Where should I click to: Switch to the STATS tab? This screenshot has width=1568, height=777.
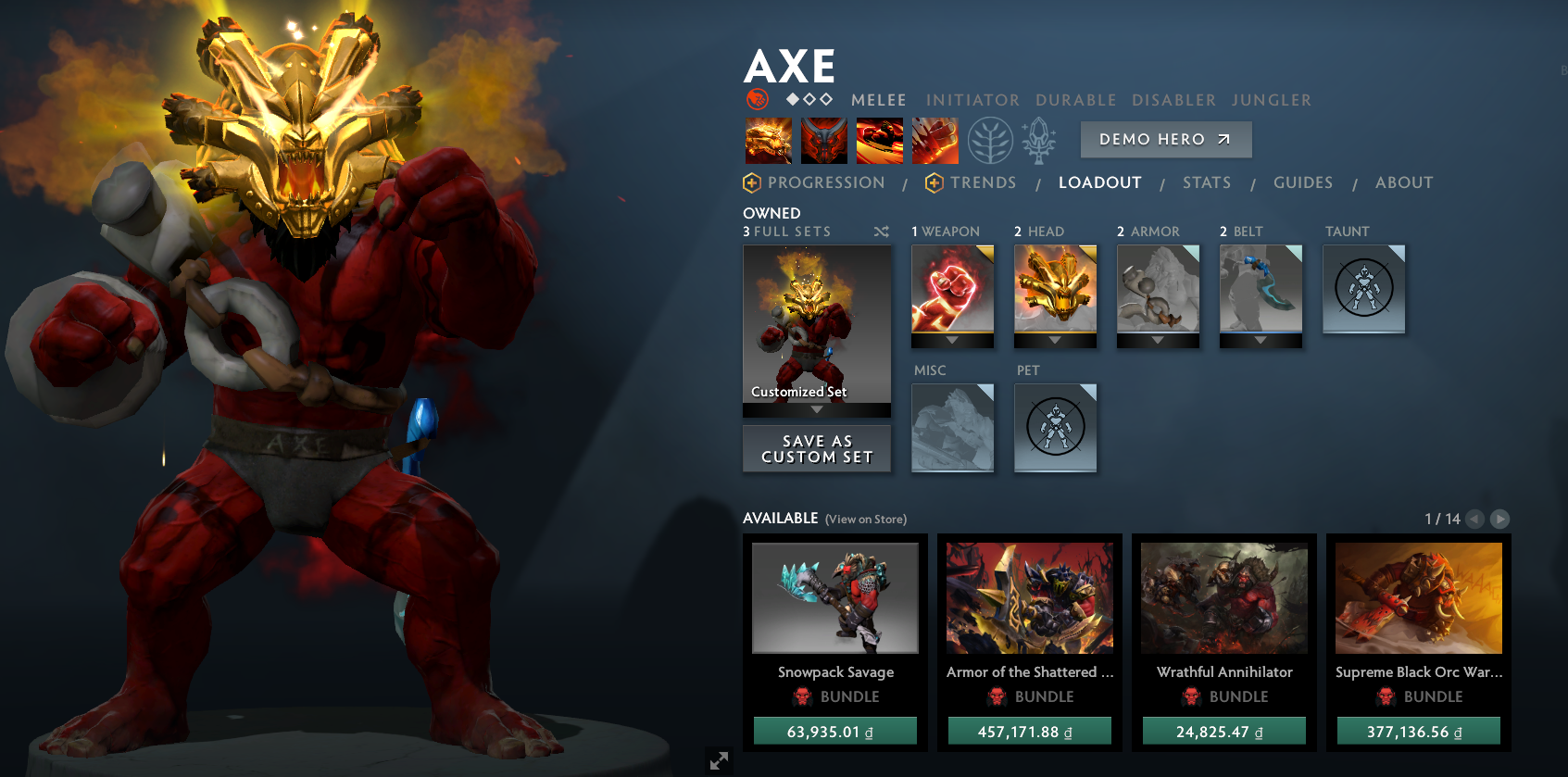1206,182
